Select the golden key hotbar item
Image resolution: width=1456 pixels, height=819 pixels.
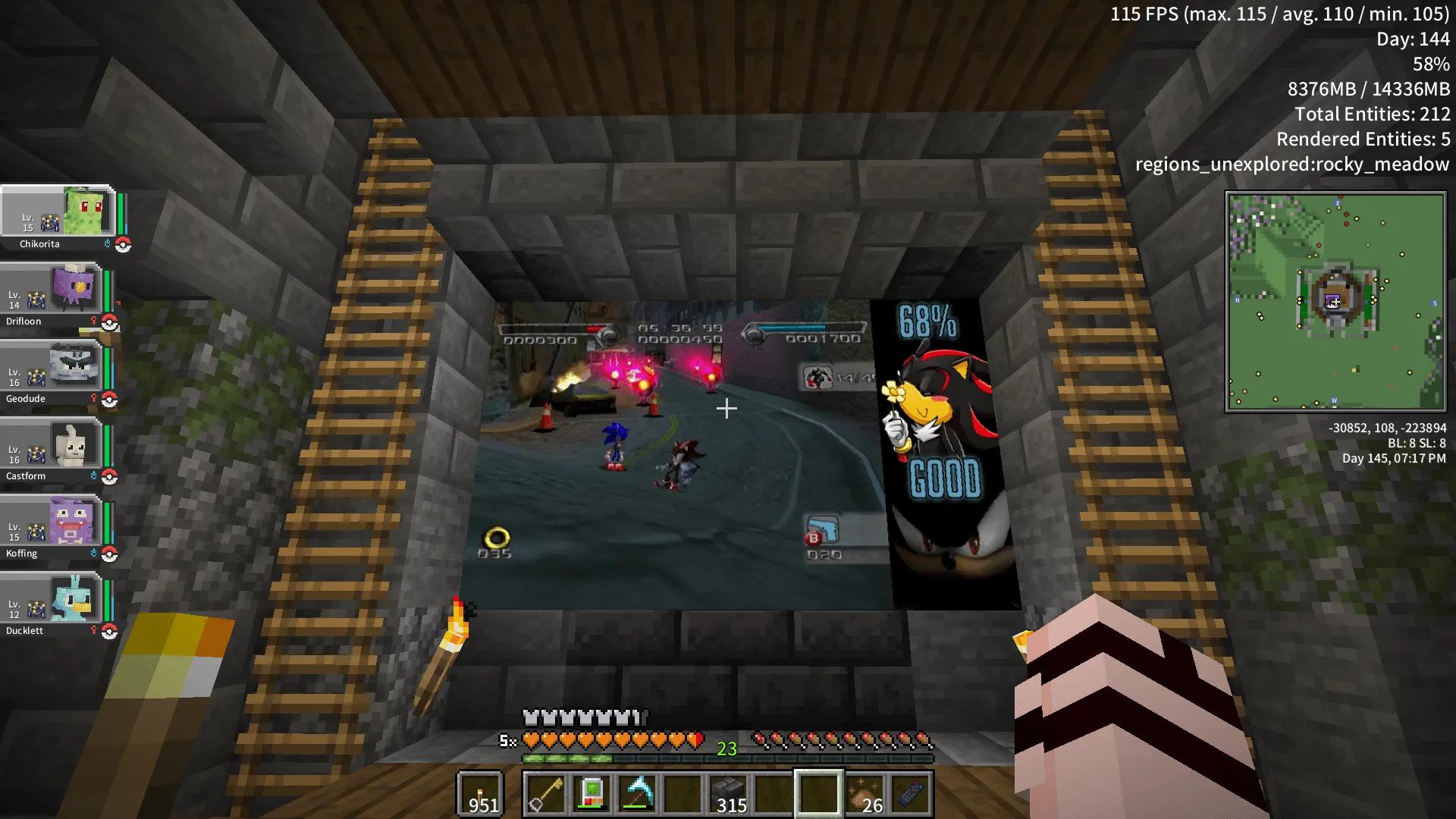(544, 794)
